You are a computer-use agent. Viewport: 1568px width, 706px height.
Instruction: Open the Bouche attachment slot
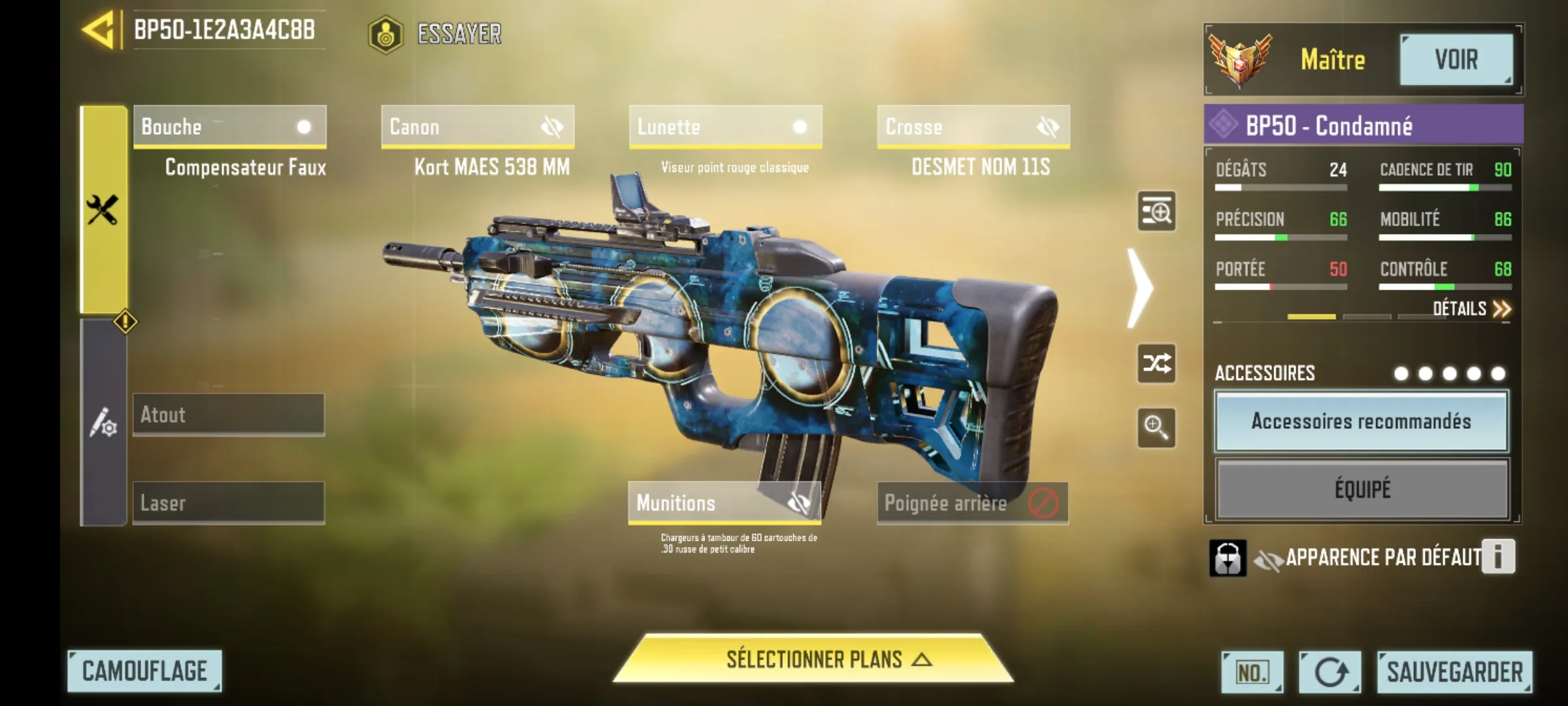click(x=229, y=127)
